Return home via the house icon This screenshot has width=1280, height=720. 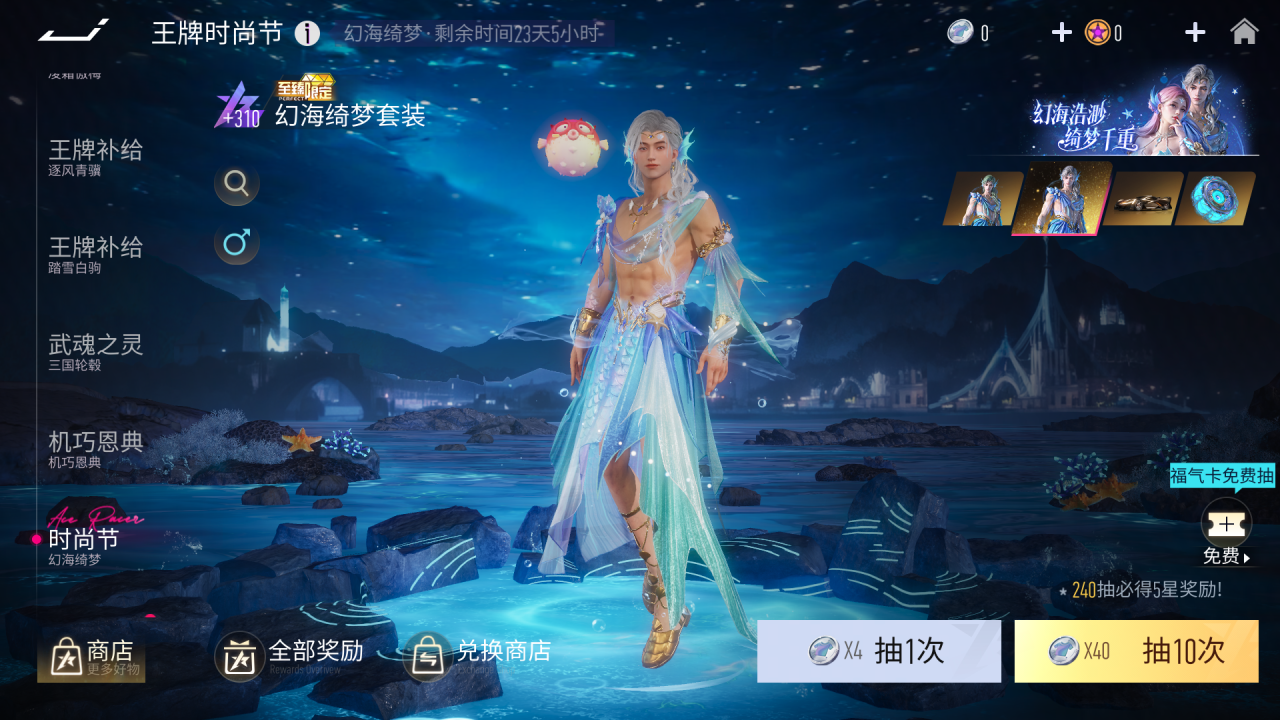pos(1245,31)
